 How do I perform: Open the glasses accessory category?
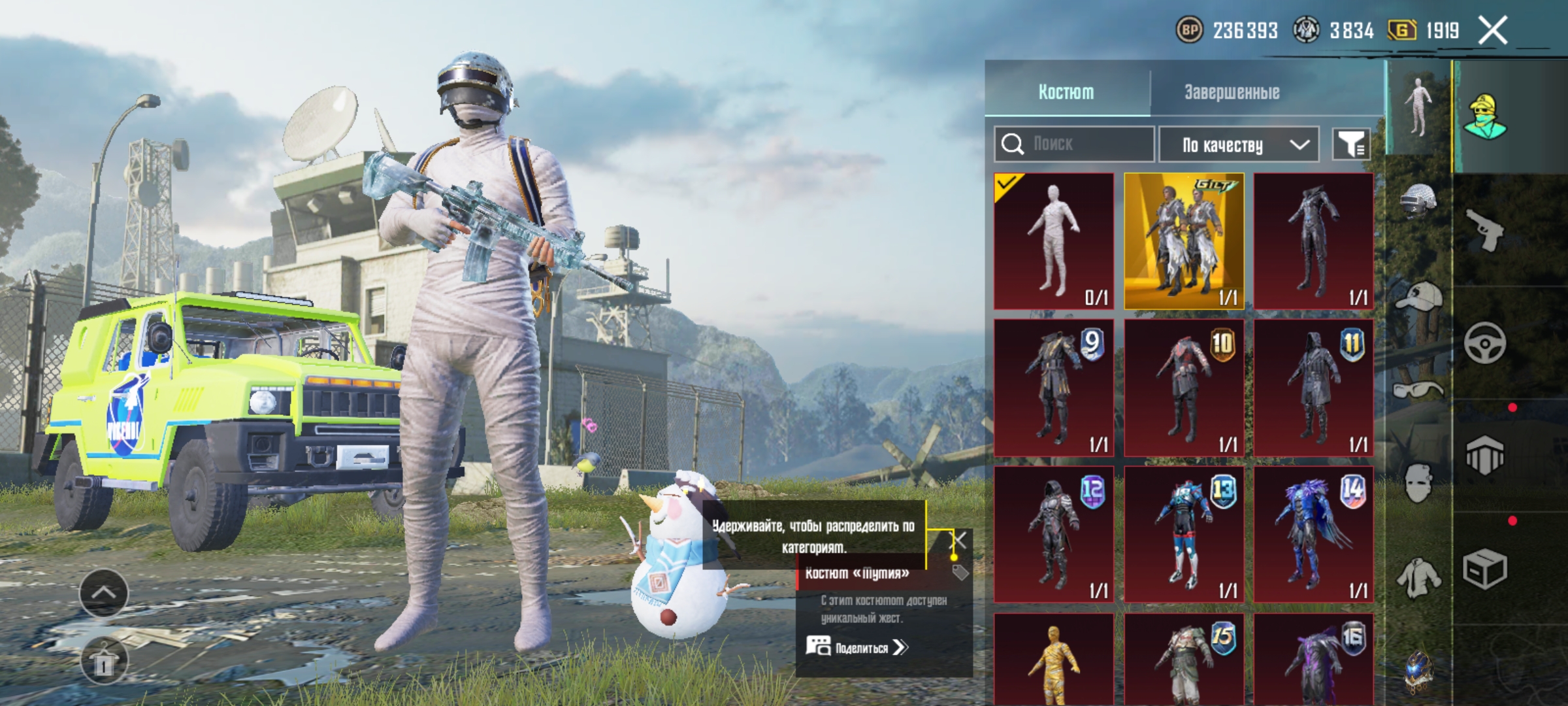(1417, 390)
